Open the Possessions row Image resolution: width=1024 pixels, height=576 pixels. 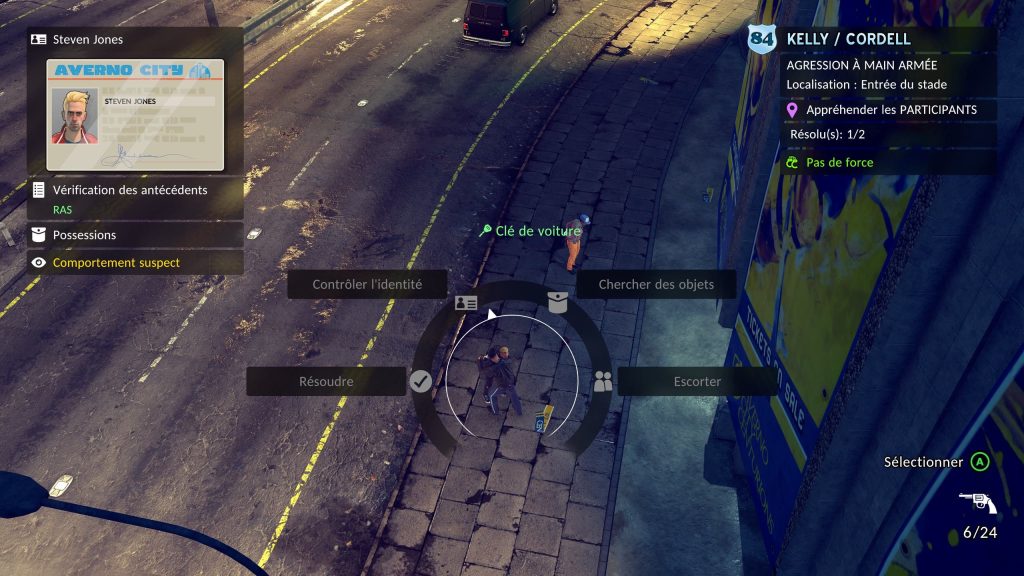(135, 235)
